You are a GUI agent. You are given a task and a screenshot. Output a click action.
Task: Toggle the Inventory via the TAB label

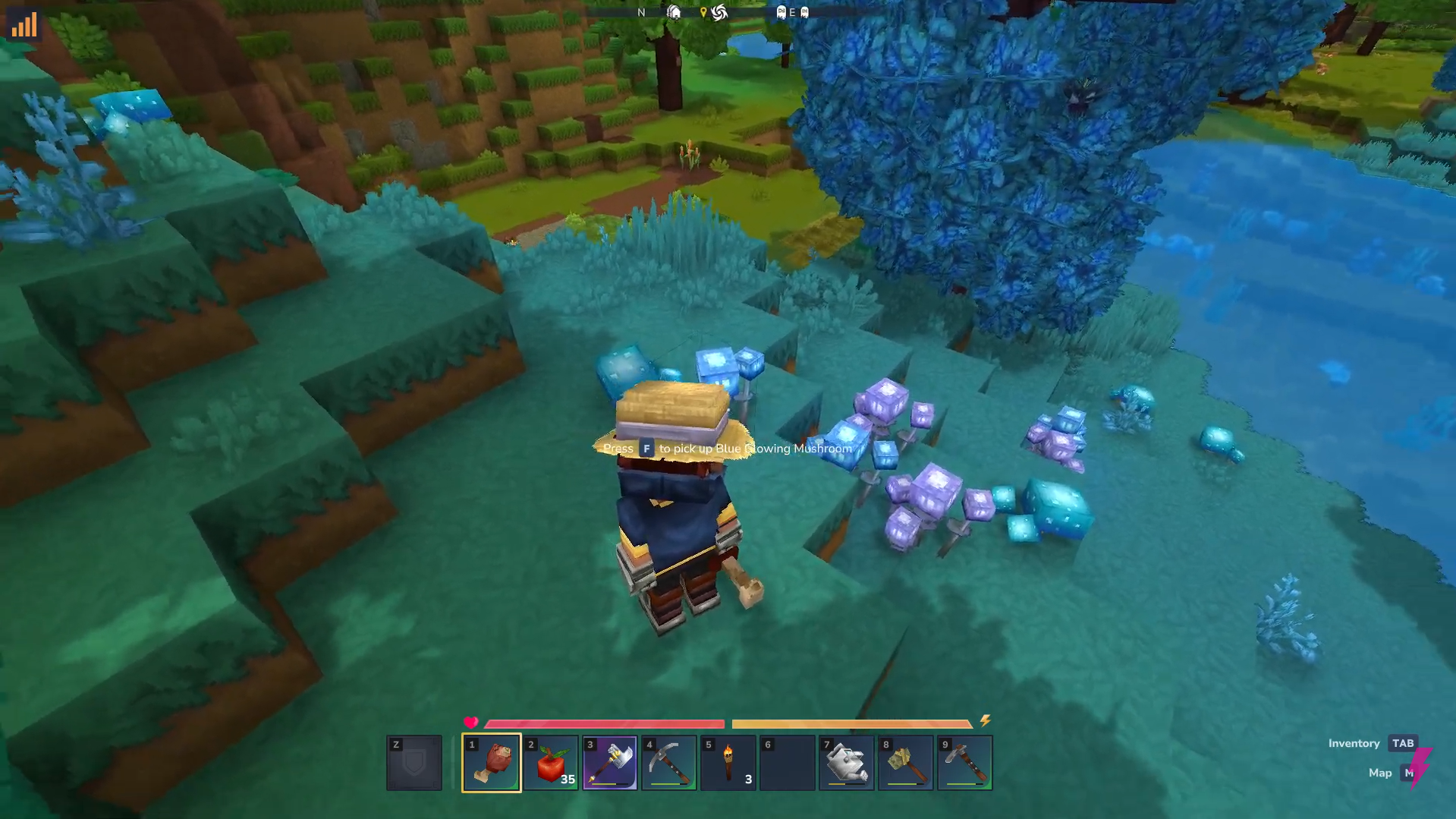pyautogui.click(x=1401, y=743)
